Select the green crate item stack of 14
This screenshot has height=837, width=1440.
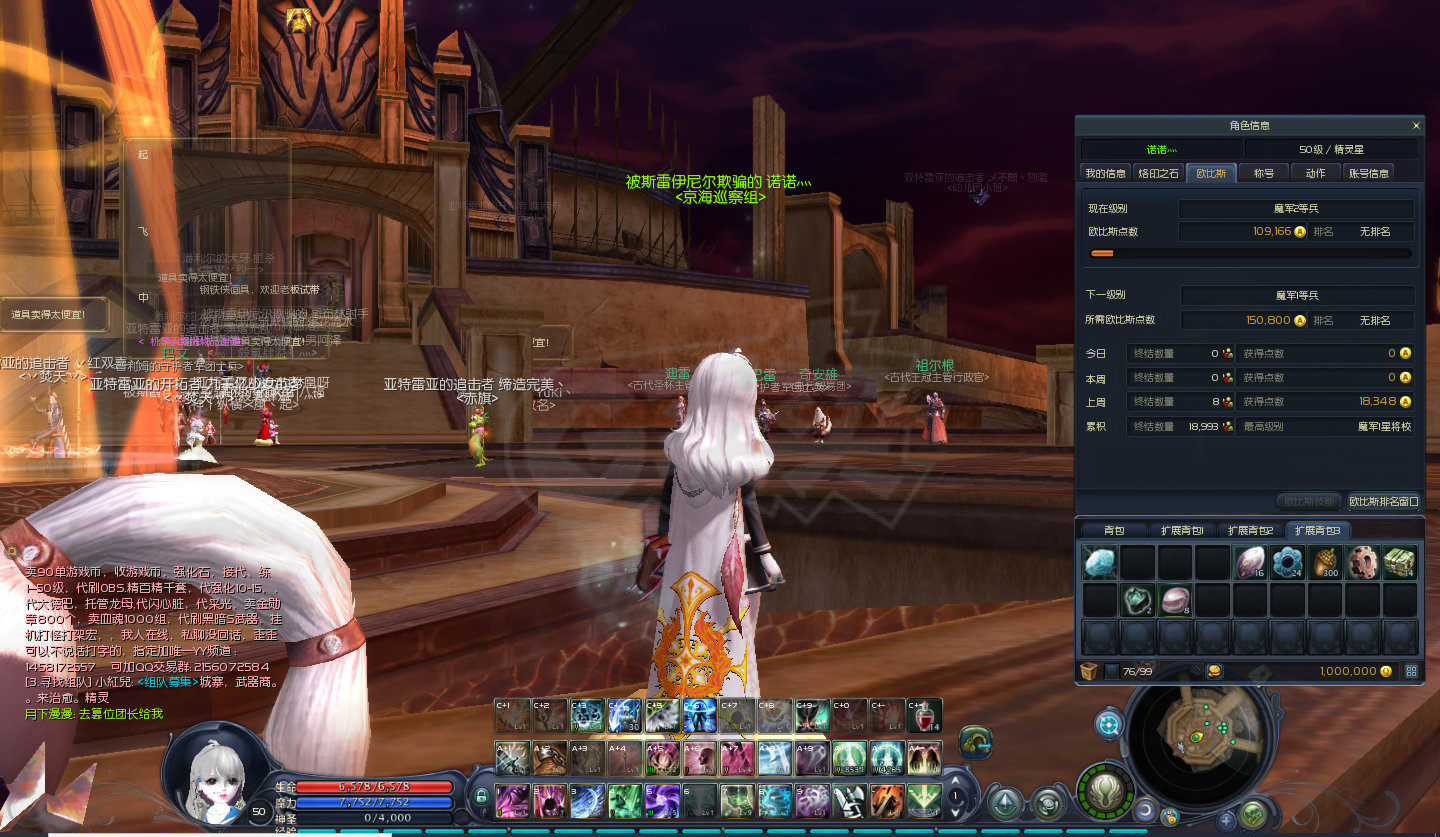point(1400,562)
